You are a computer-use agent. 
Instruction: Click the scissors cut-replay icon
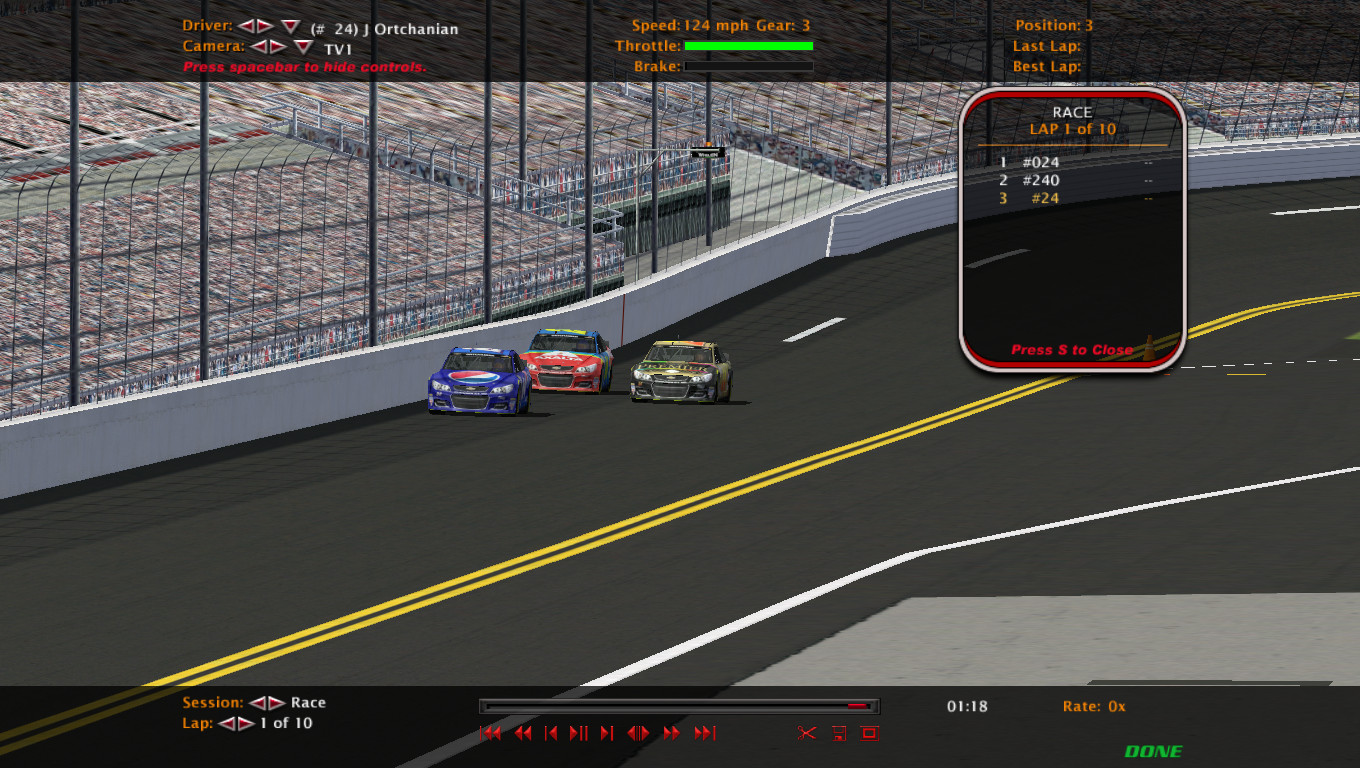(806, 733)
